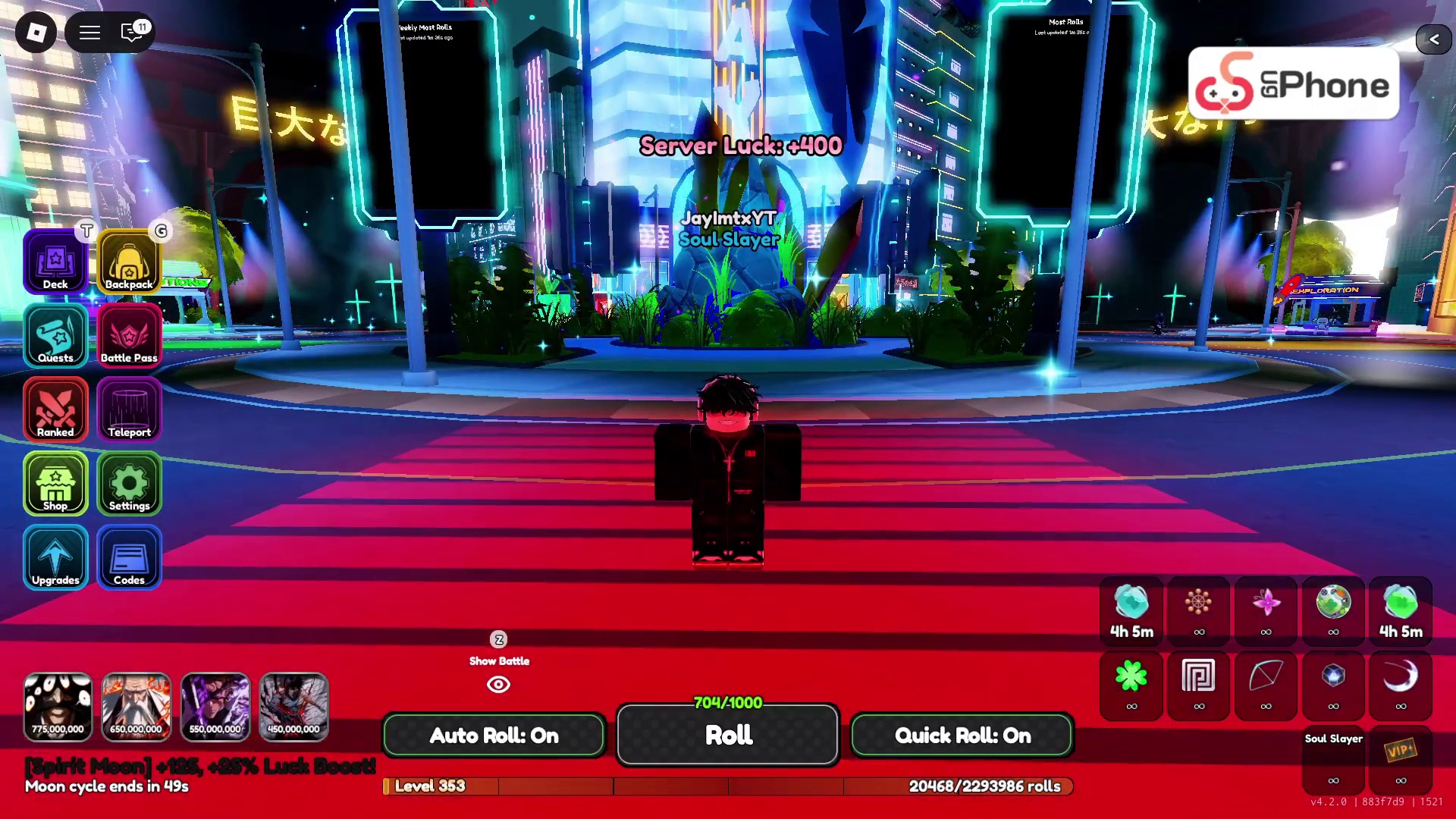Open the game Settings
The width and height of the screenshot is (1456, 819).
(x=129, y=484)
